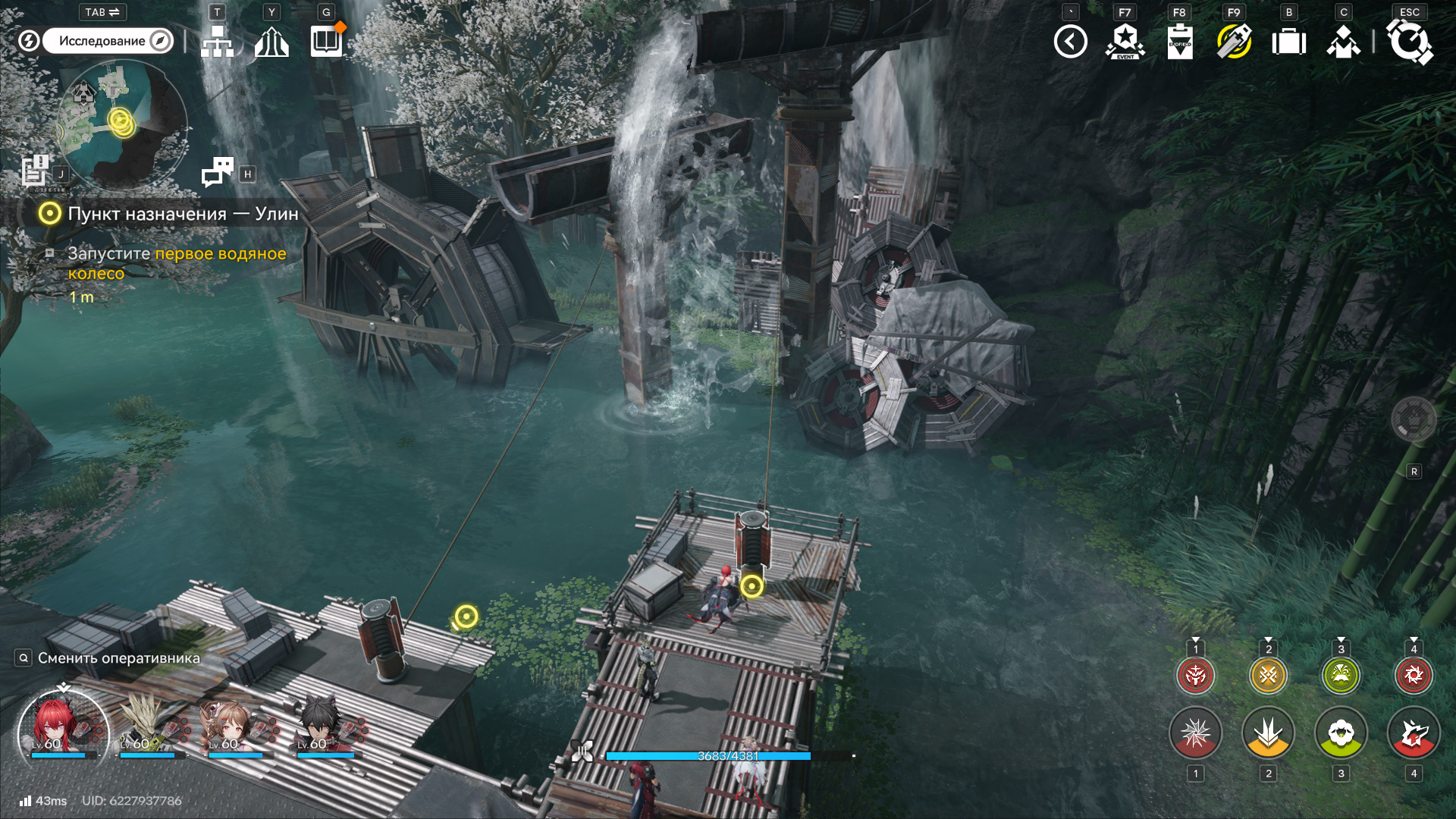The image size is (1456, 819).
Task: Open the circular minimap
Action: pos(121,121)
